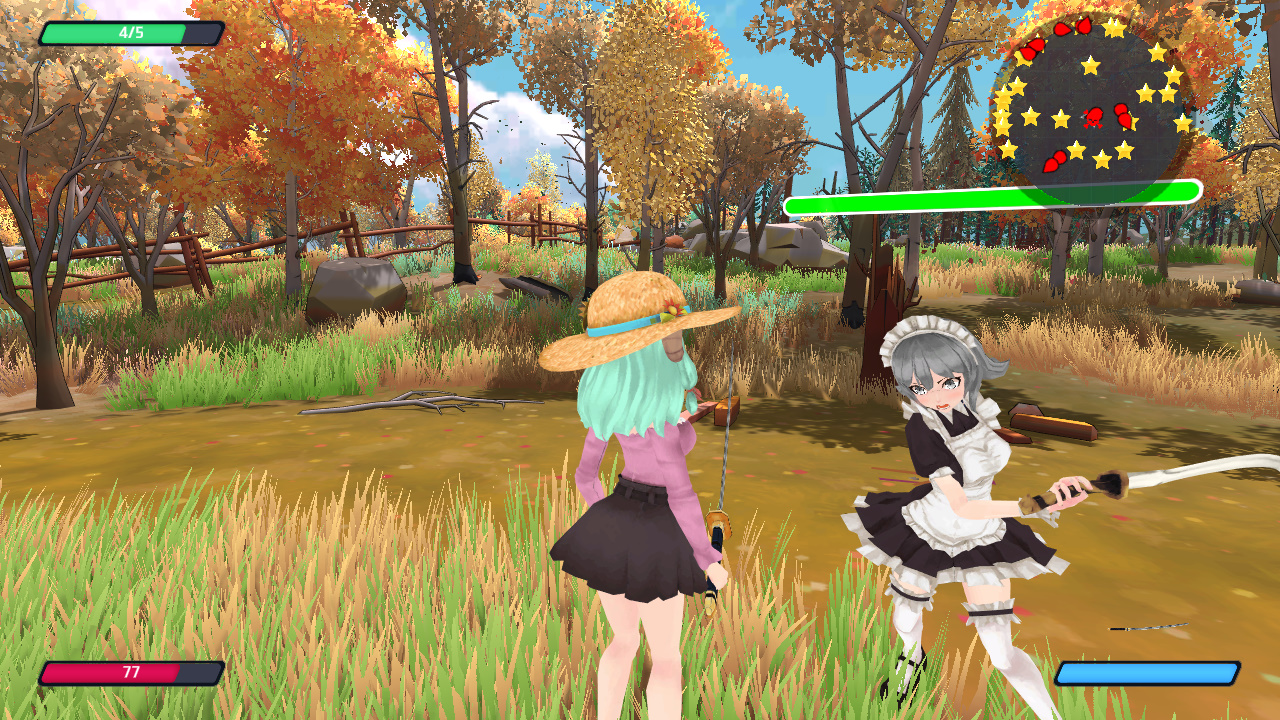The image size is (1280, 720).
Task: Click the green 4/5 counter bar
Action: (x=128, y=32)
